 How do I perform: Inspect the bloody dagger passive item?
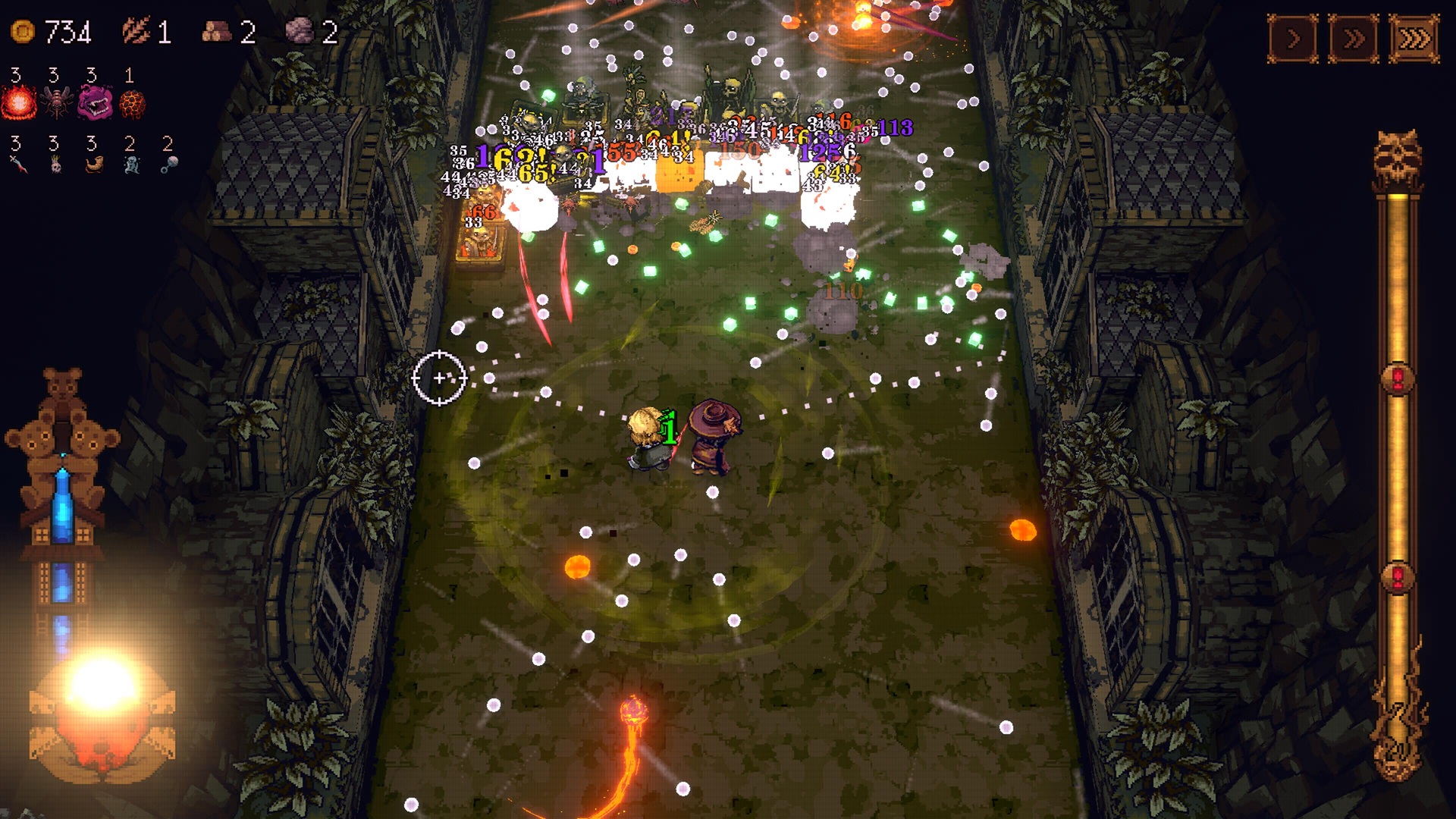18,164
